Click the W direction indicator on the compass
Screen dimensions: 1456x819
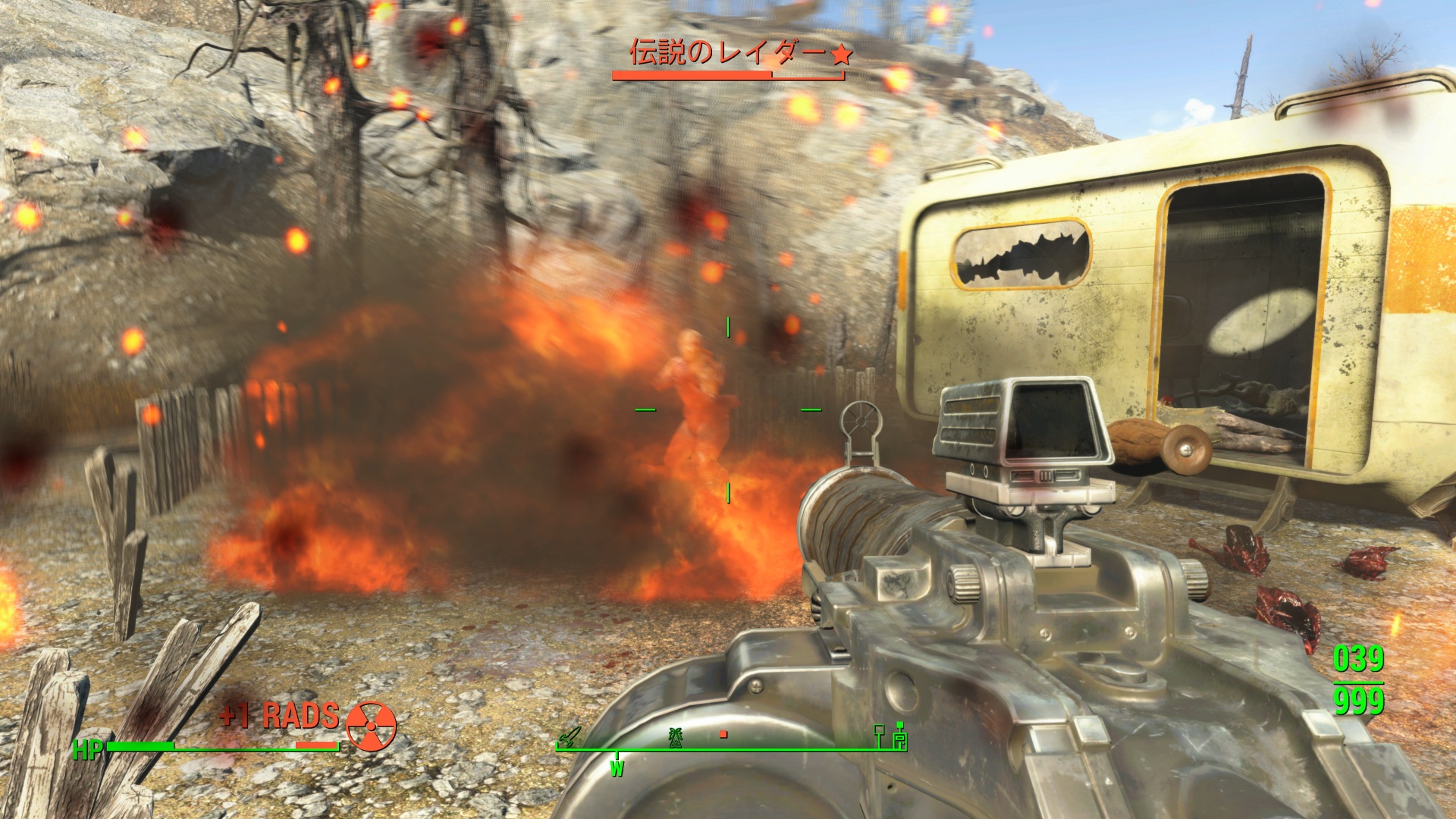[x=617, y=769]
